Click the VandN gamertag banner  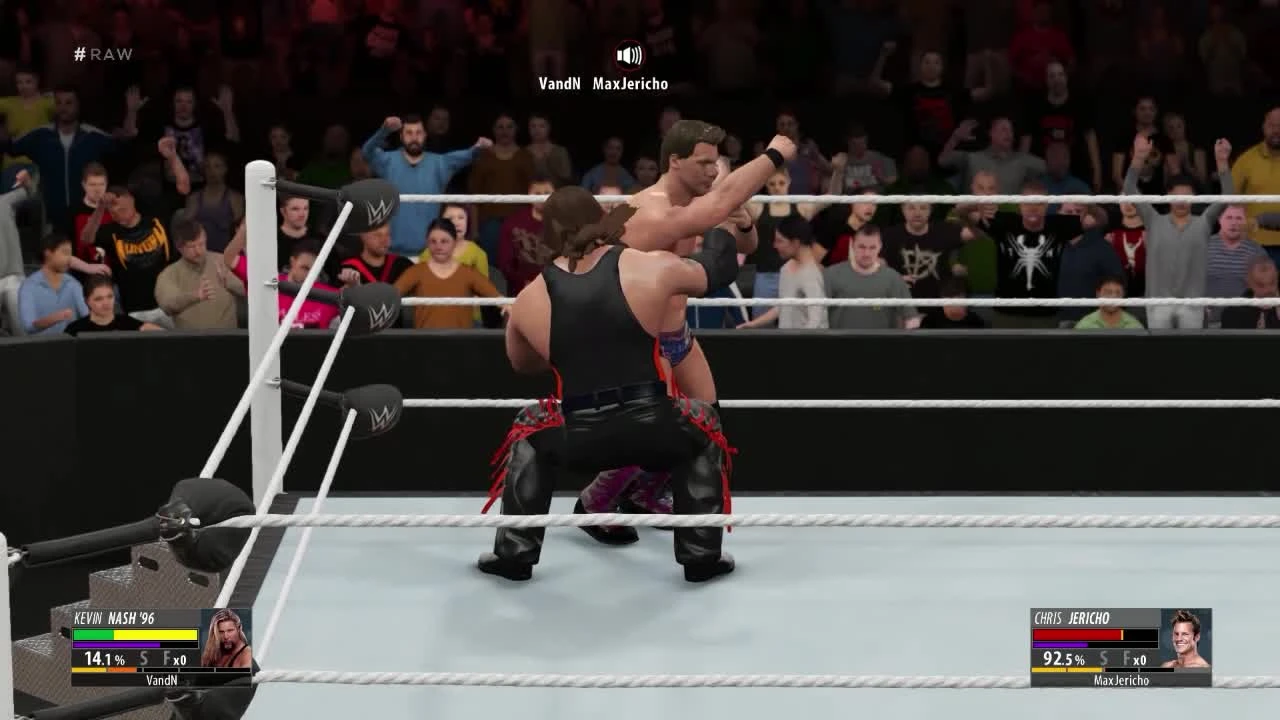point(162,680)
